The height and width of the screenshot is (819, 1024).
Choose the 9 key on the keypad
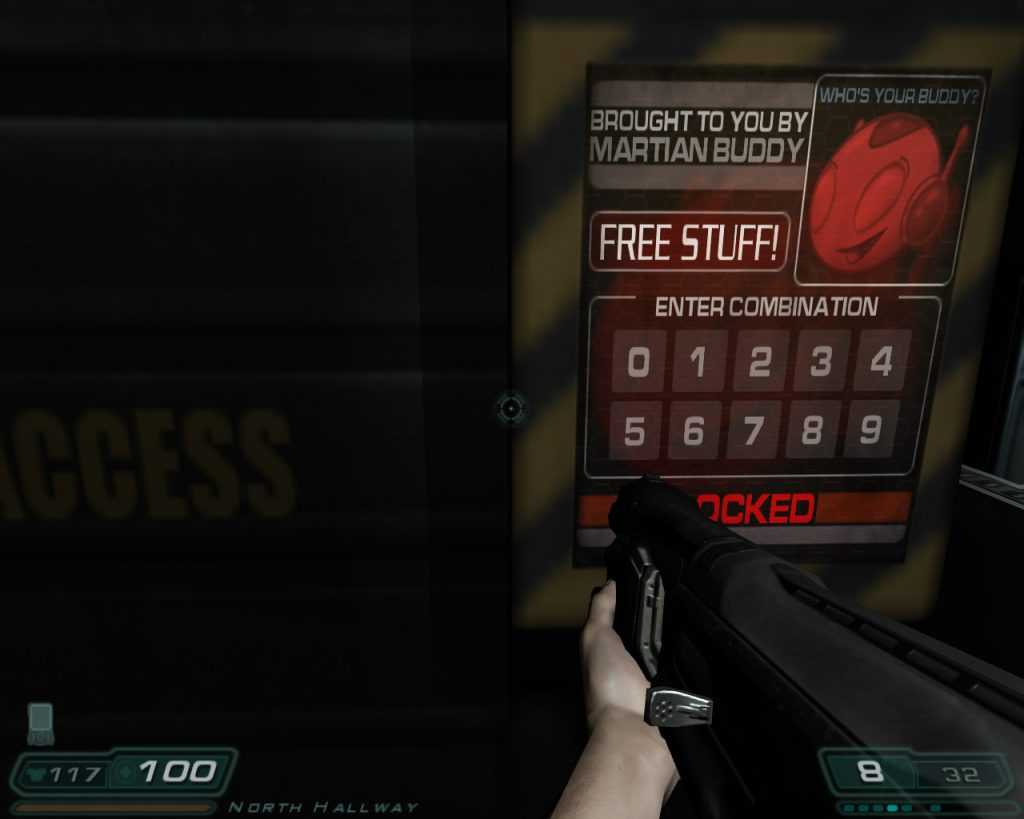coord(870,429)
